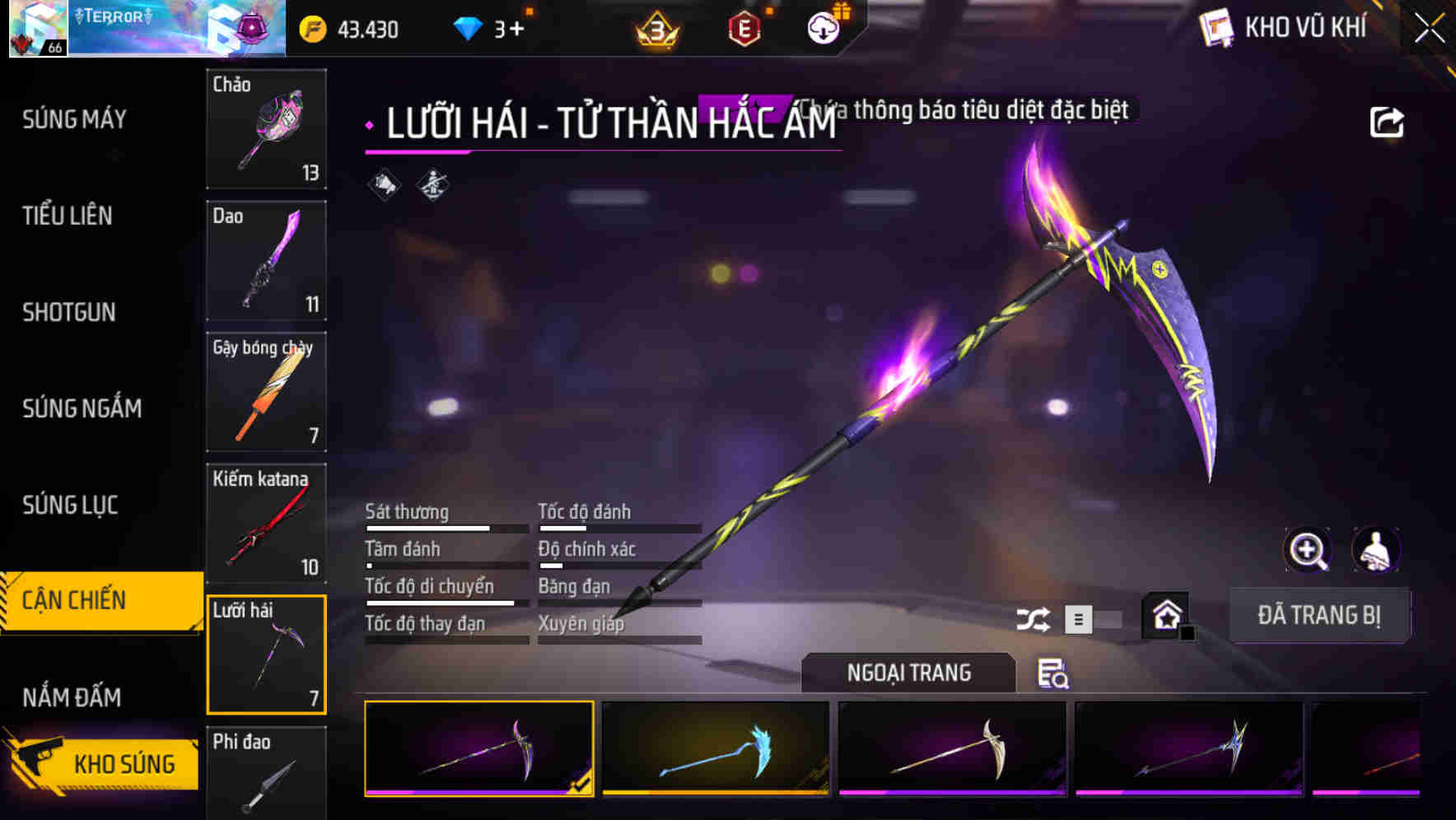The height and width of the screenshot is (820, 1456).
Task: Select the Kiếm katana weapon slot
Action: 266,523
